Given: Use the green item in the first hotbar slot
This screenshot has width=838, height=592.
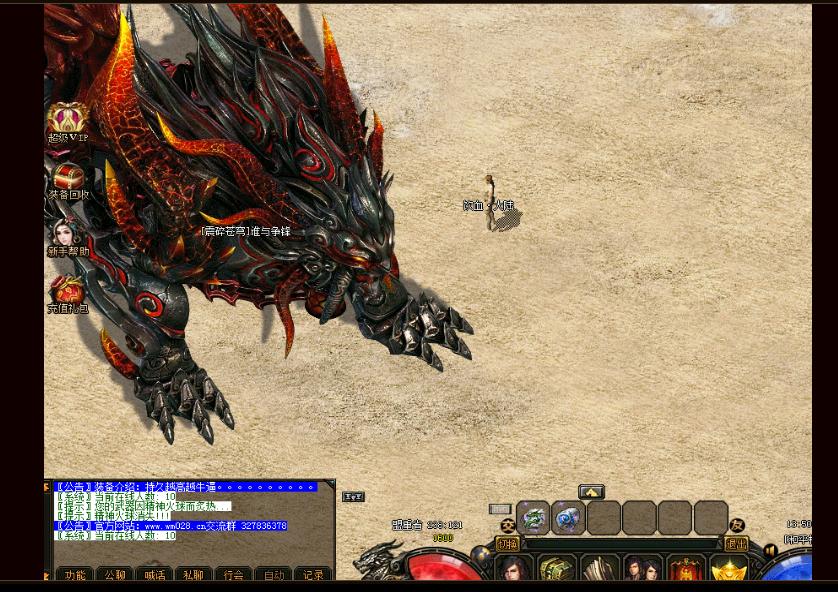Looking at the screenshot, I should click(x=533, y=518).
